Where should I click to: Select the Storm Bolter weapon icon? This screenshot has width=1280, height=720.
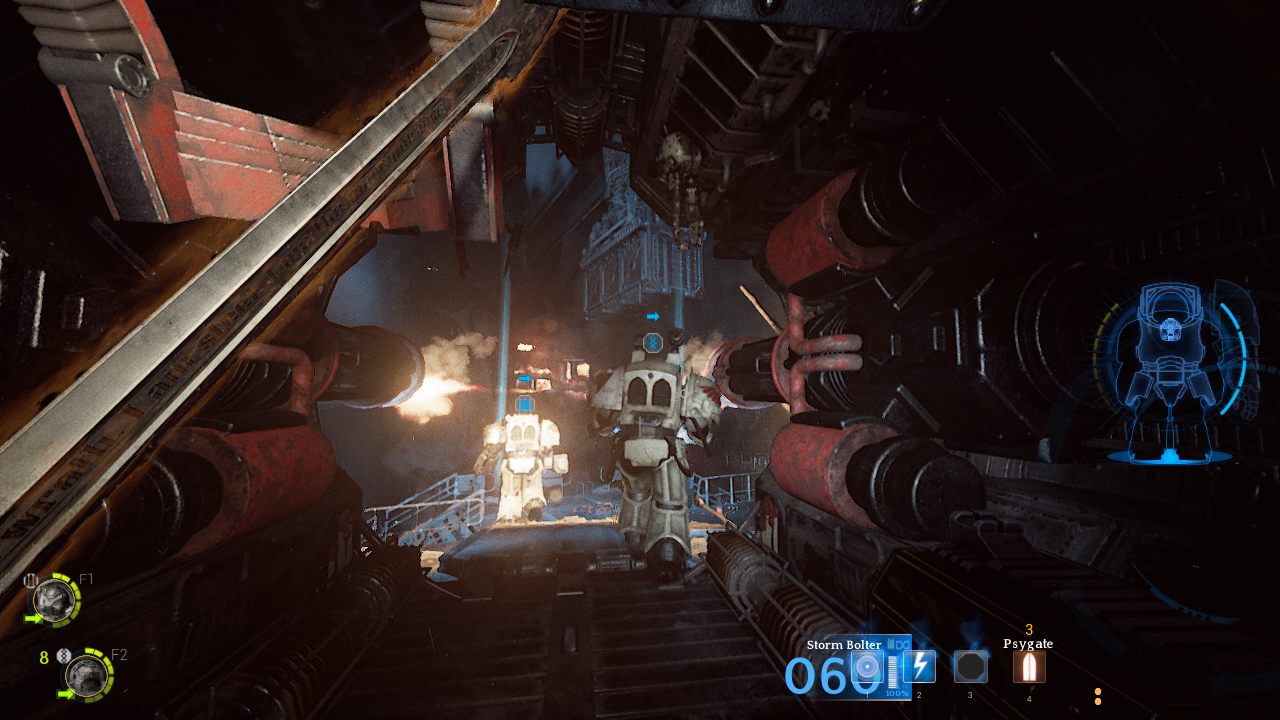click(867, 667)
